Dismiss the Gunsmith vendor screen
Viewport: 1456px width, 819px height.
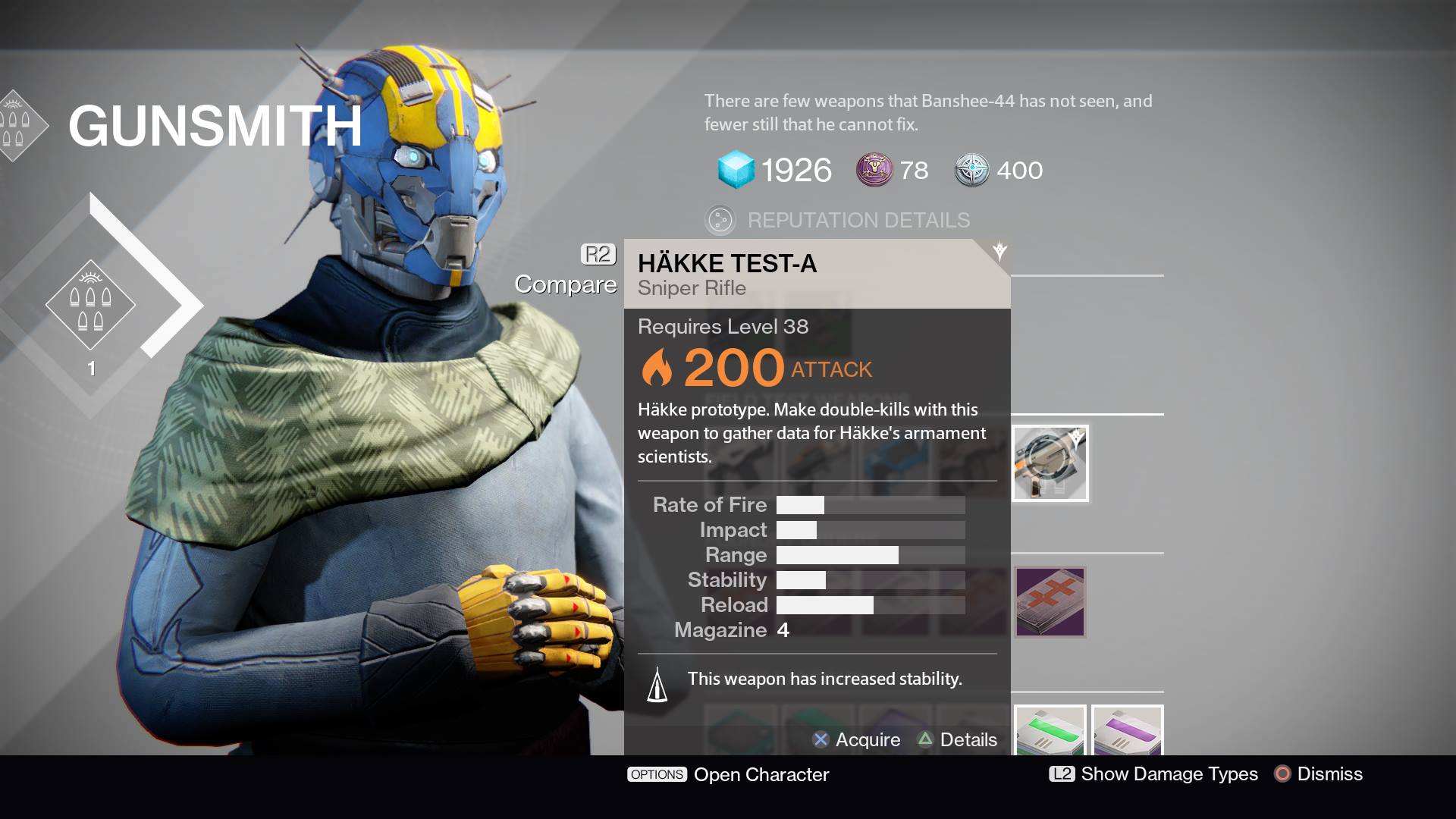click(1319, 773)
